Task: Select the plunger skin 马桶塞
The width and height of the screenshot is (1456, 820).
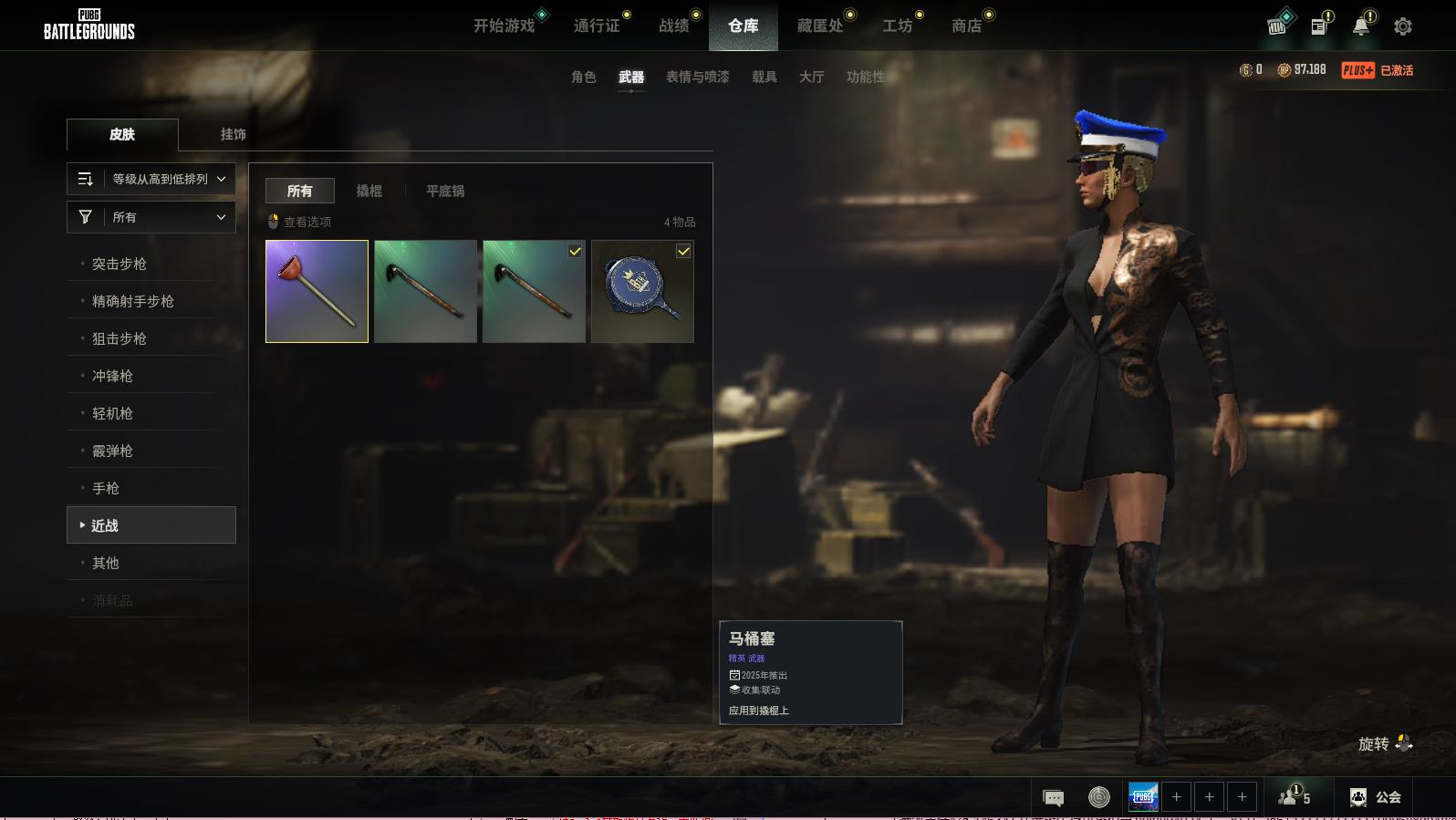Action: coord(317,291)
